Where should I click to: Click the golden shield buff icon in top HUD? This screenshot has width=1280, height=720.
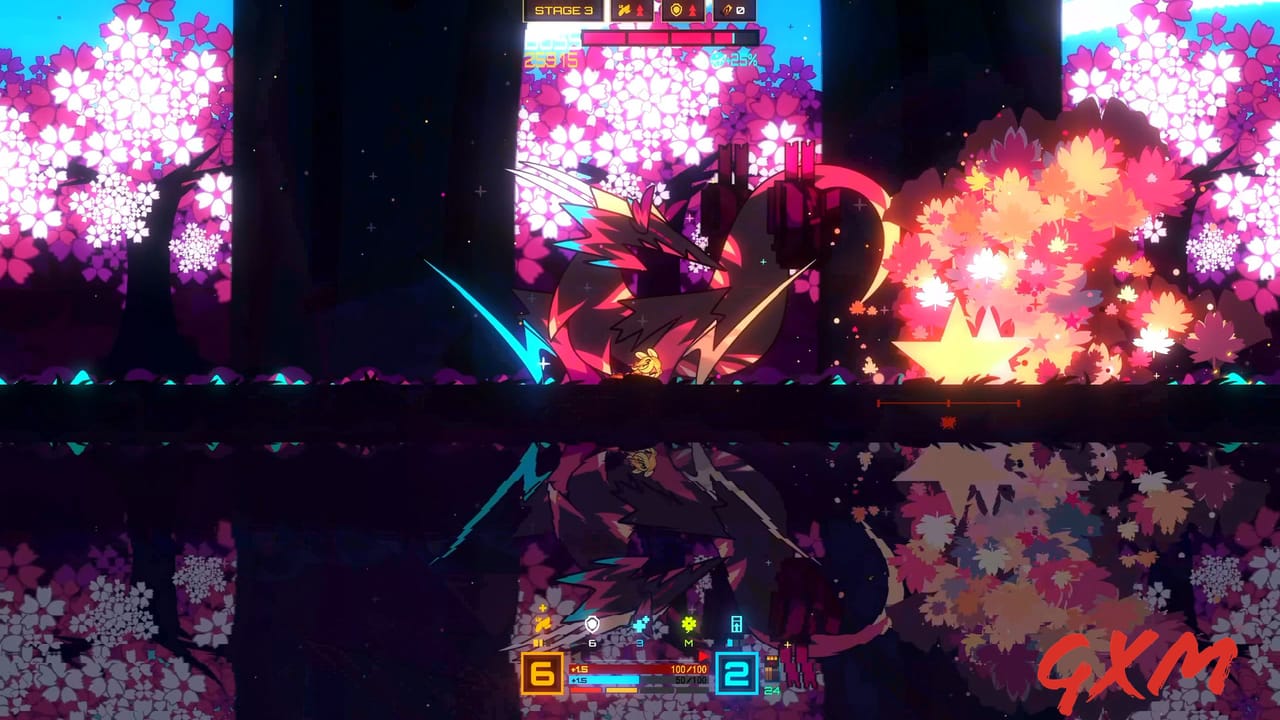pos(675,10)
